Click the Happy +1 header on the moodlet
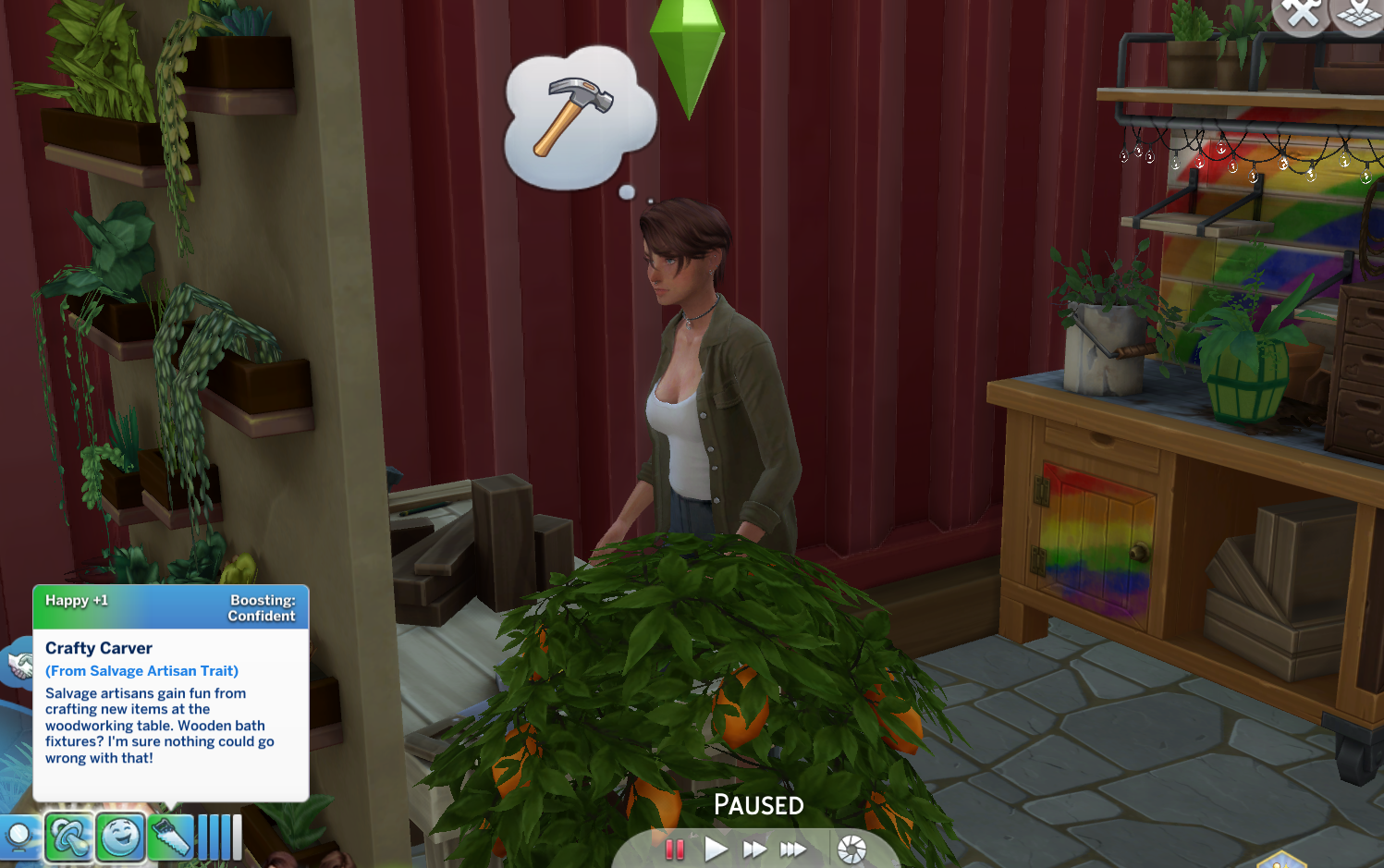The image size is (1384, 868). (78, 600)
